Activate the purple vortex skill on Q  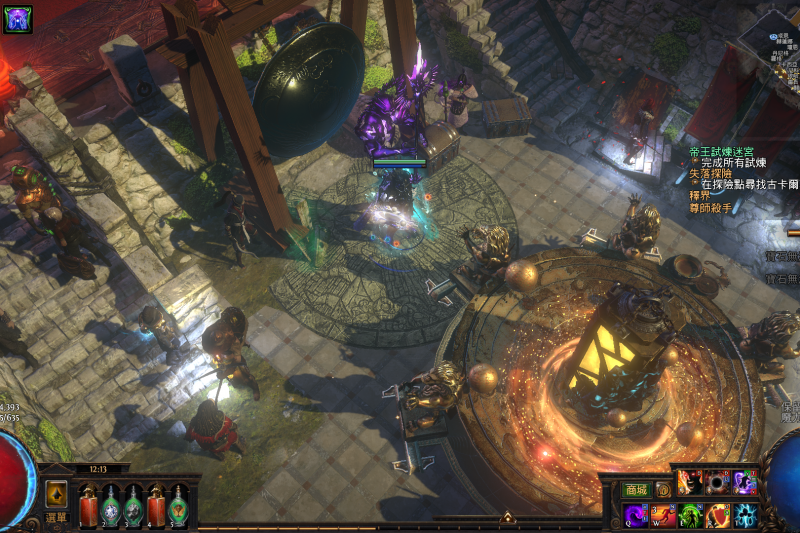(636, 516)
